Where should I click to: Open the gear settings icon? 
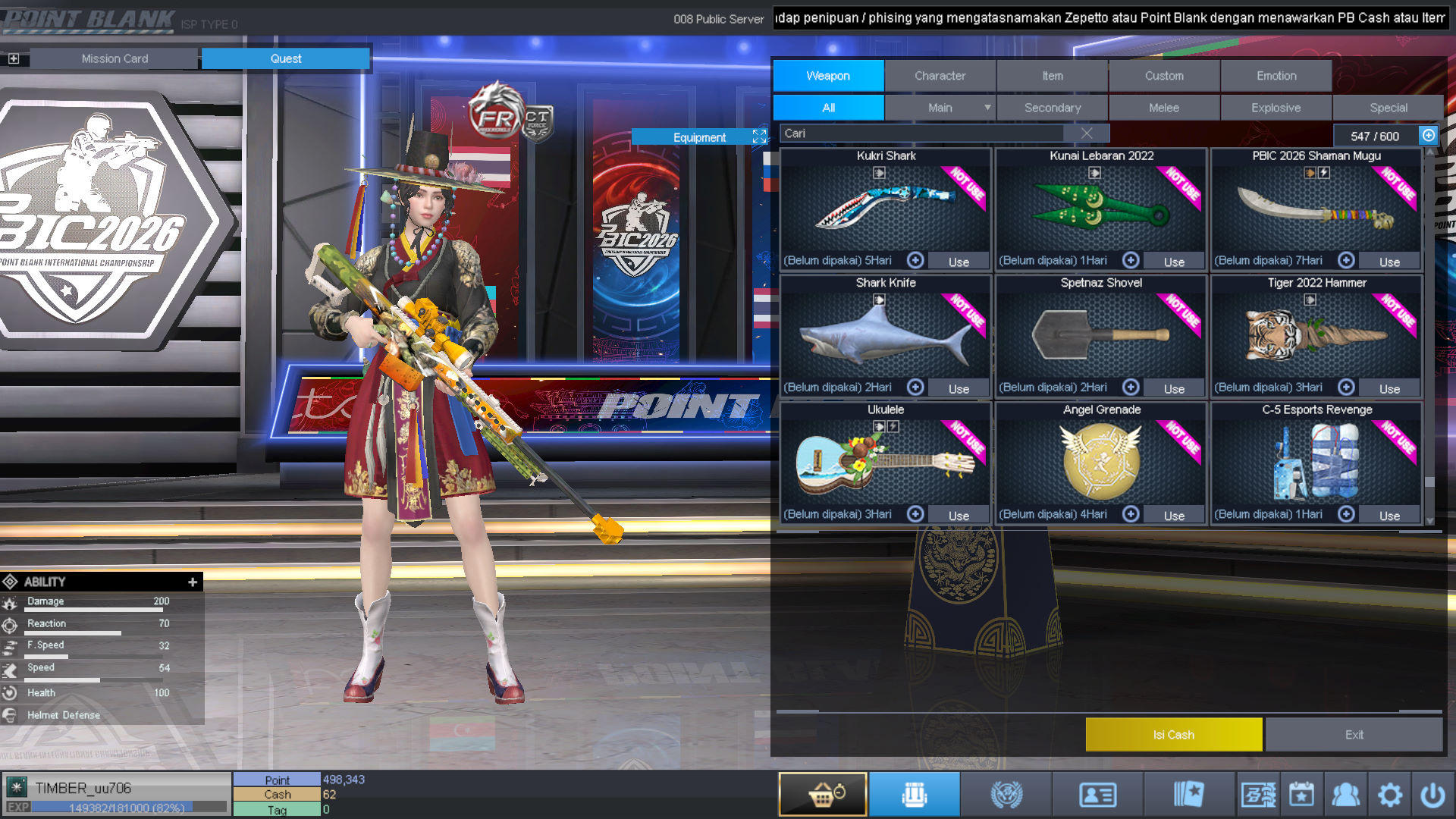(1390, 795)
